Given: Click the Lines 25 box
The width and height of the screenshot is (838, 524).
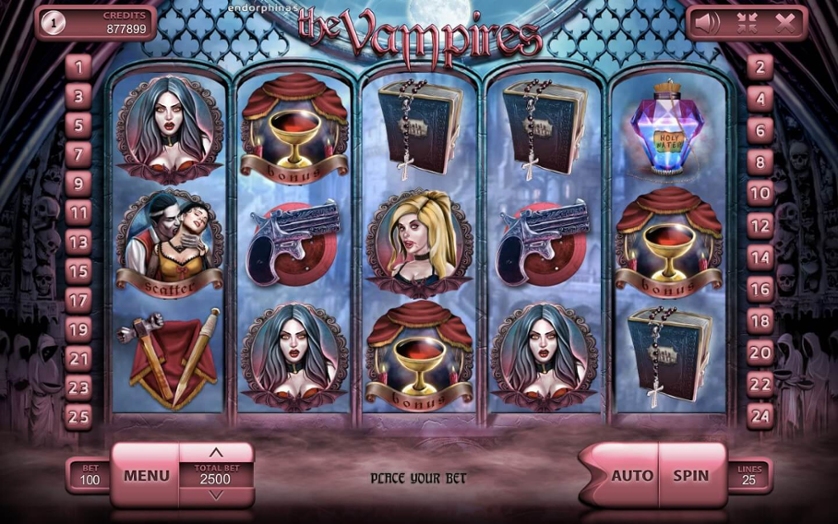Looking at the screenshot, I should (750, 476).
